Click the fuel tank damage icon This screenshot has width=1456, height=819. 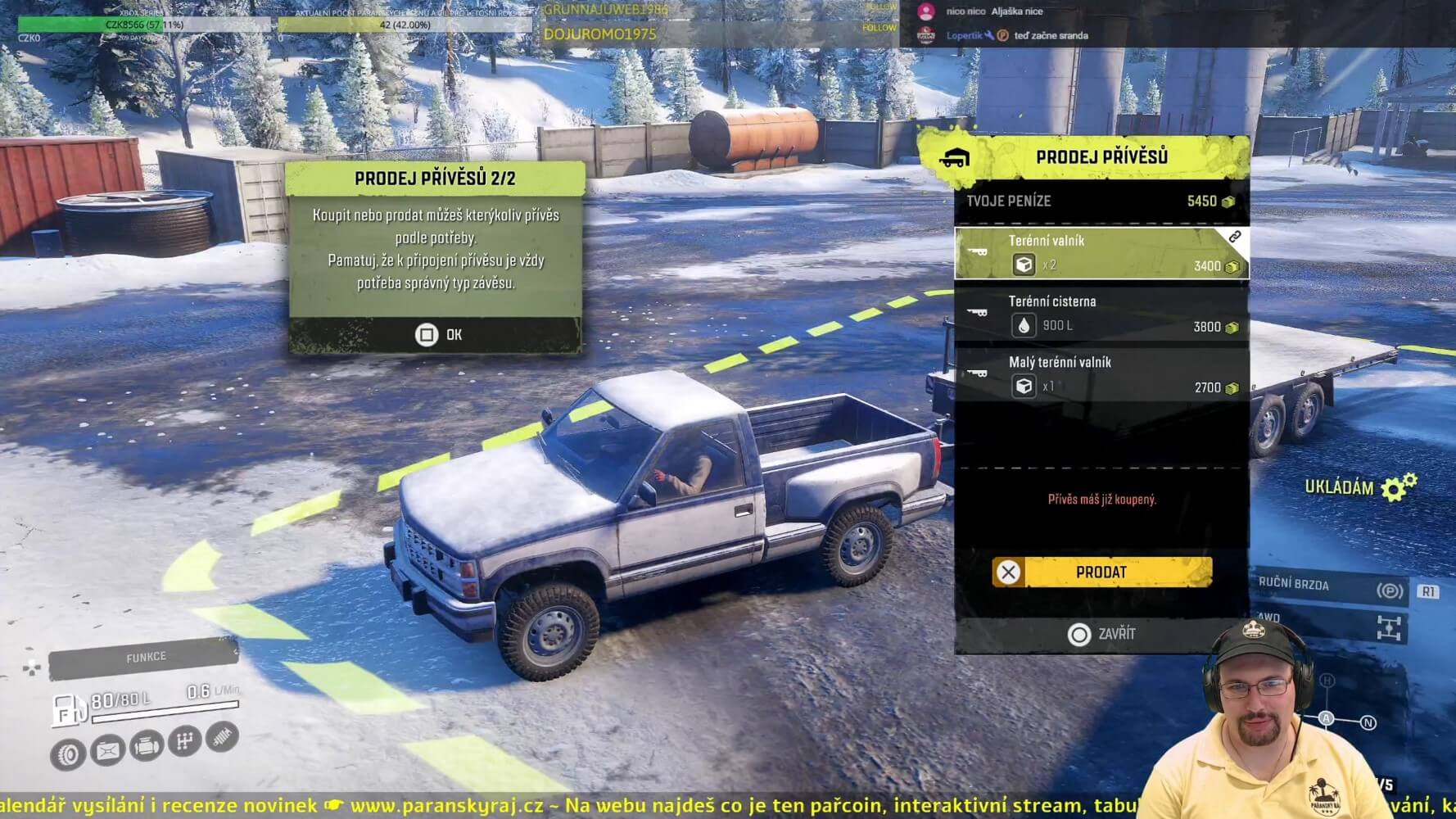pyautogui.click(x=108, y=749)
